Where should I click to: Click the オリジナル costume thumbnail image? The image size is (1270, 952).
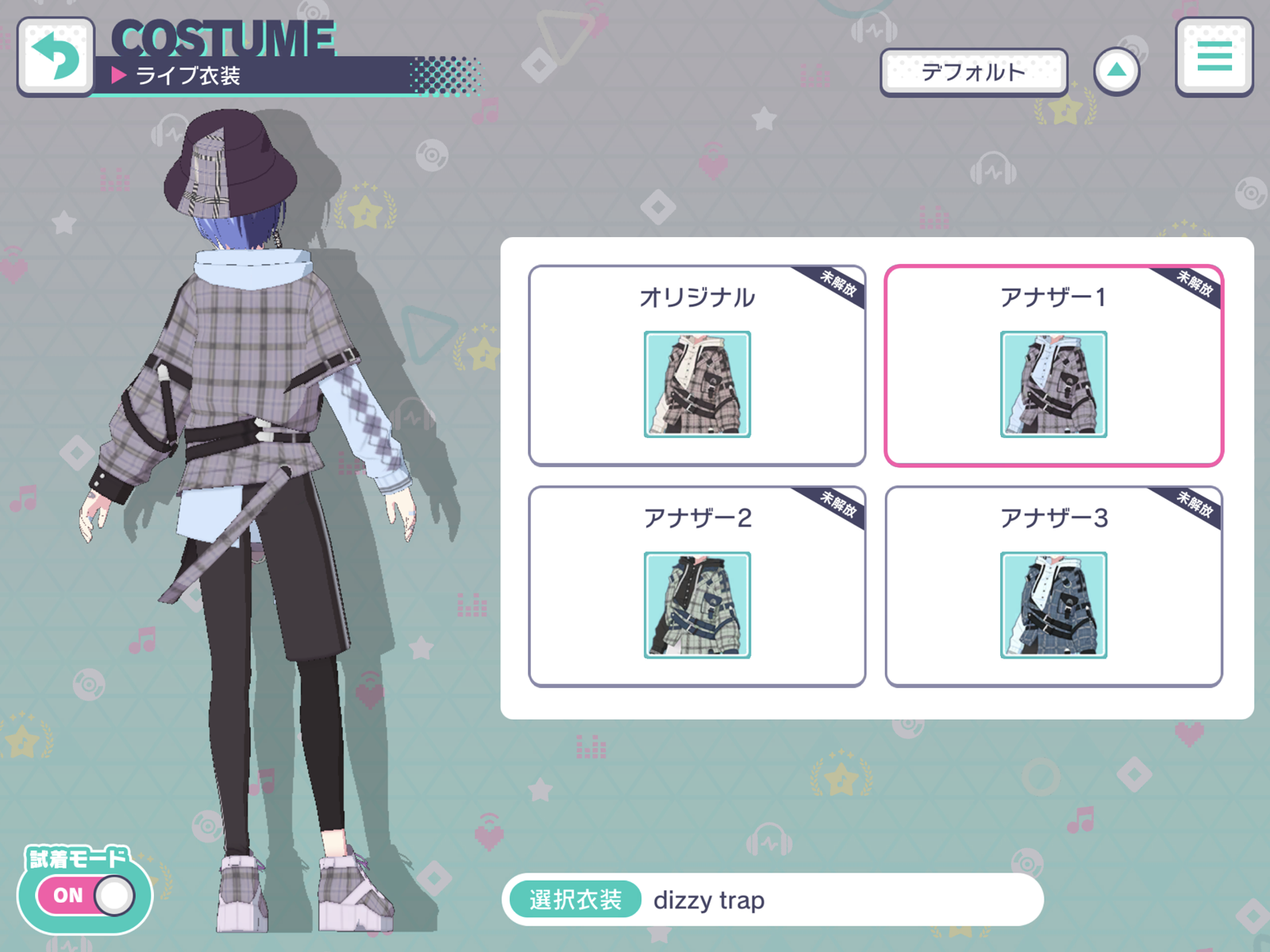[x=696, y=385]
